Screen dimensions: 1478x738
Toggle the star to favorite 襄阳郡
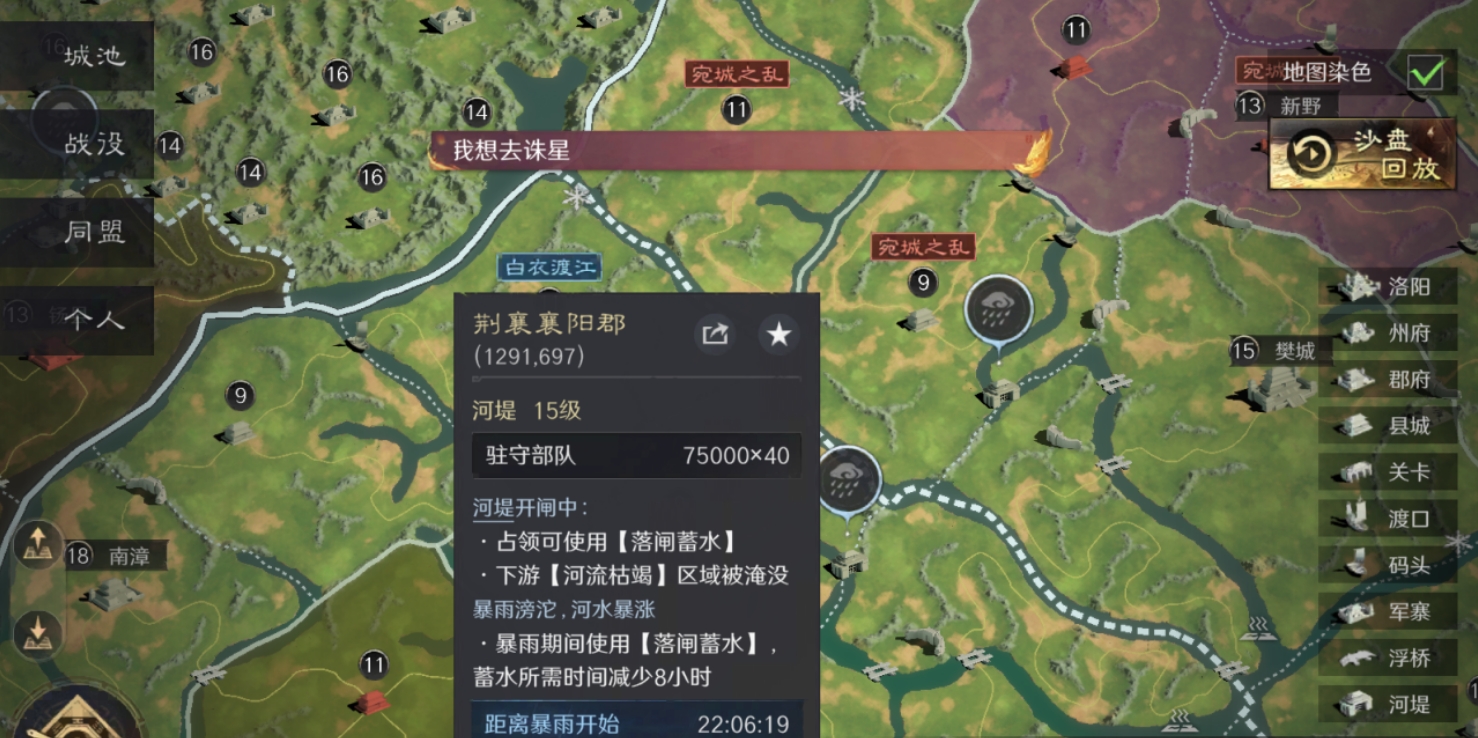coord(777,334)
